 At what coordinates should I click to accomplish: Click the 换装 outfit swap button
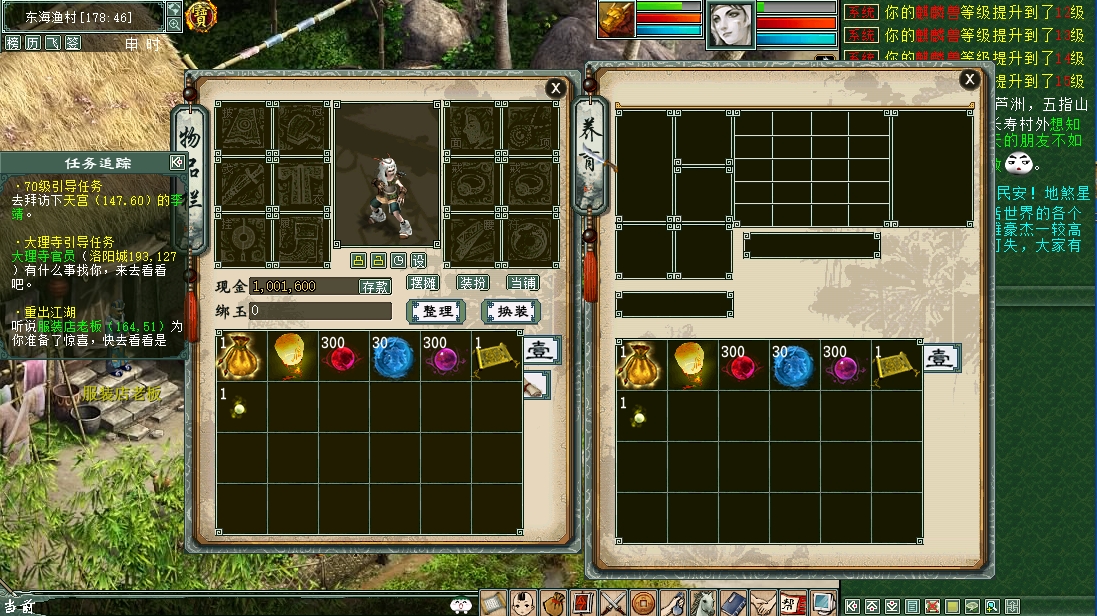511,311
